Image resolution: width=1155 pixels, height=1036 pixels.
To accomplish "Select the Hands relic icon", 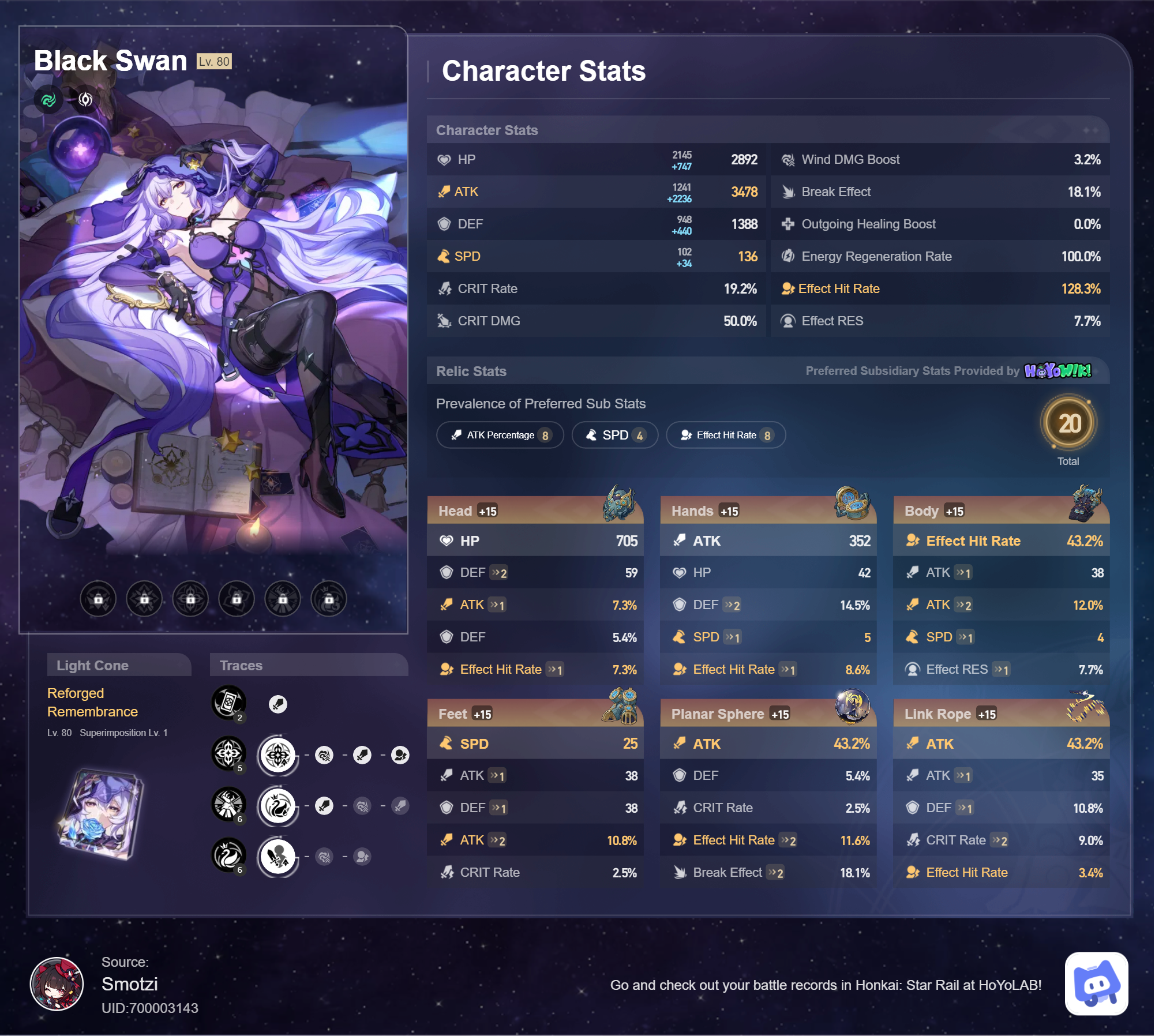I will [x=852, y=503].
